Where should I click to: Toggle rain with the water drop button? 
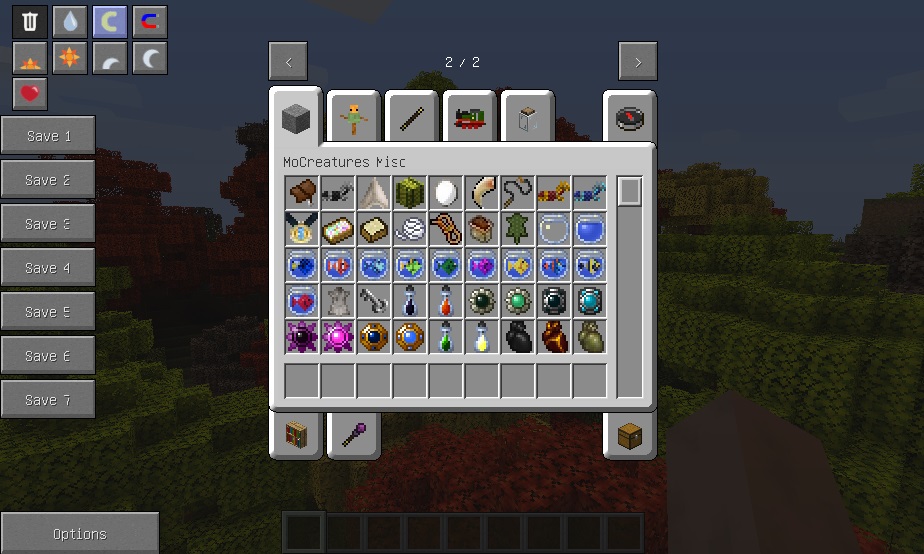(x=70, y=22)
